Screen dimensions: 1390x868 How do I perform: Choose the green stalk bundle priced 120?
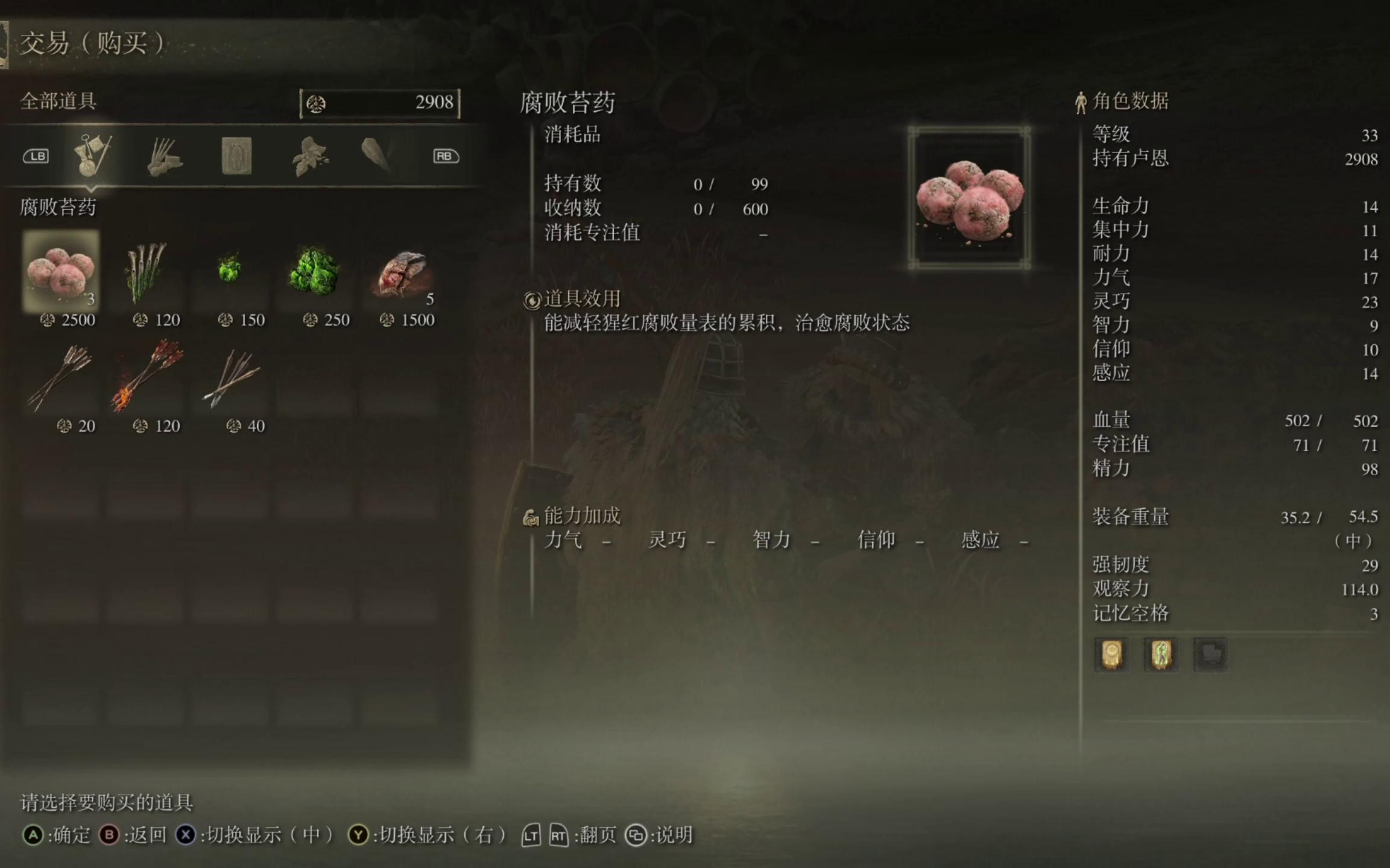click(x=145, y=271)
